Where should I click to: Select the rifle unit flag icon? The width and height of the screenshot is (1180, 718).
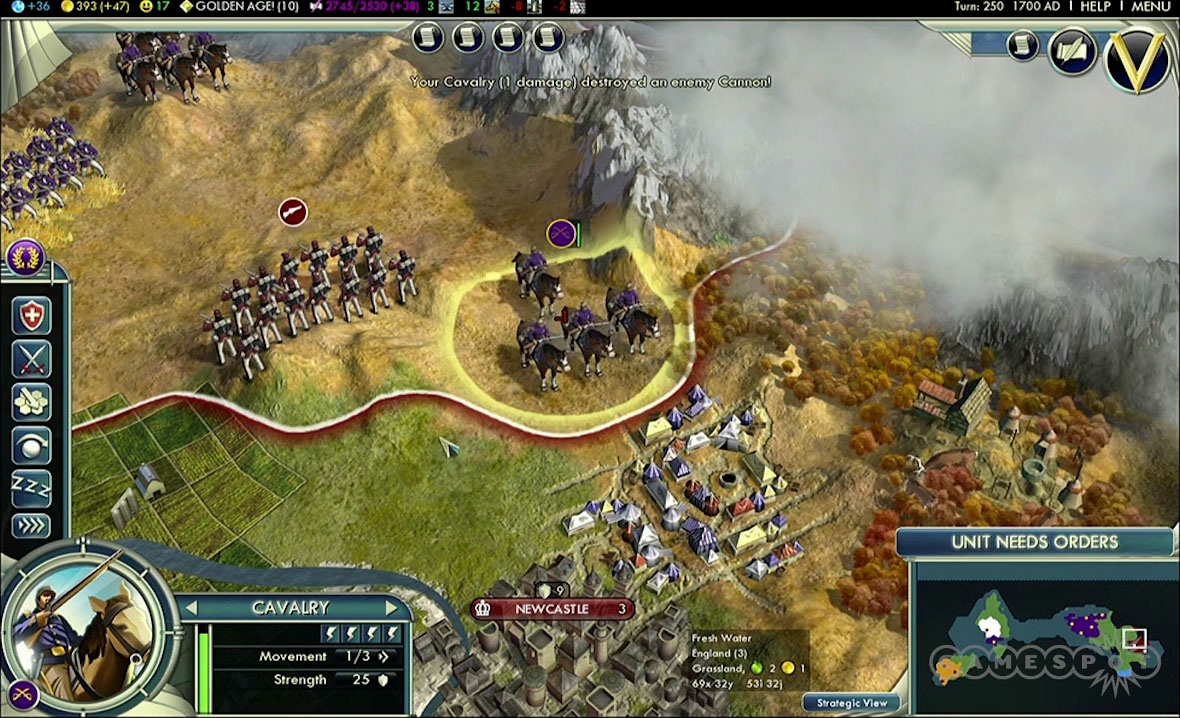point(292,212)
